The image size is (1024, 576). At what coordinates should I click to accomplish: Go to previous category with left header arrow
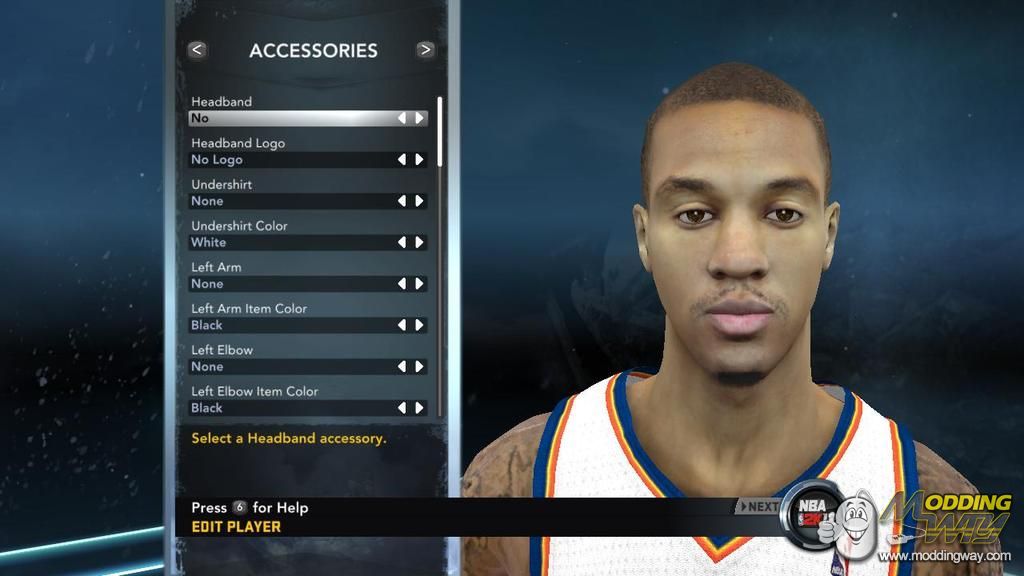pyautogui.click(x=197, y=49)
